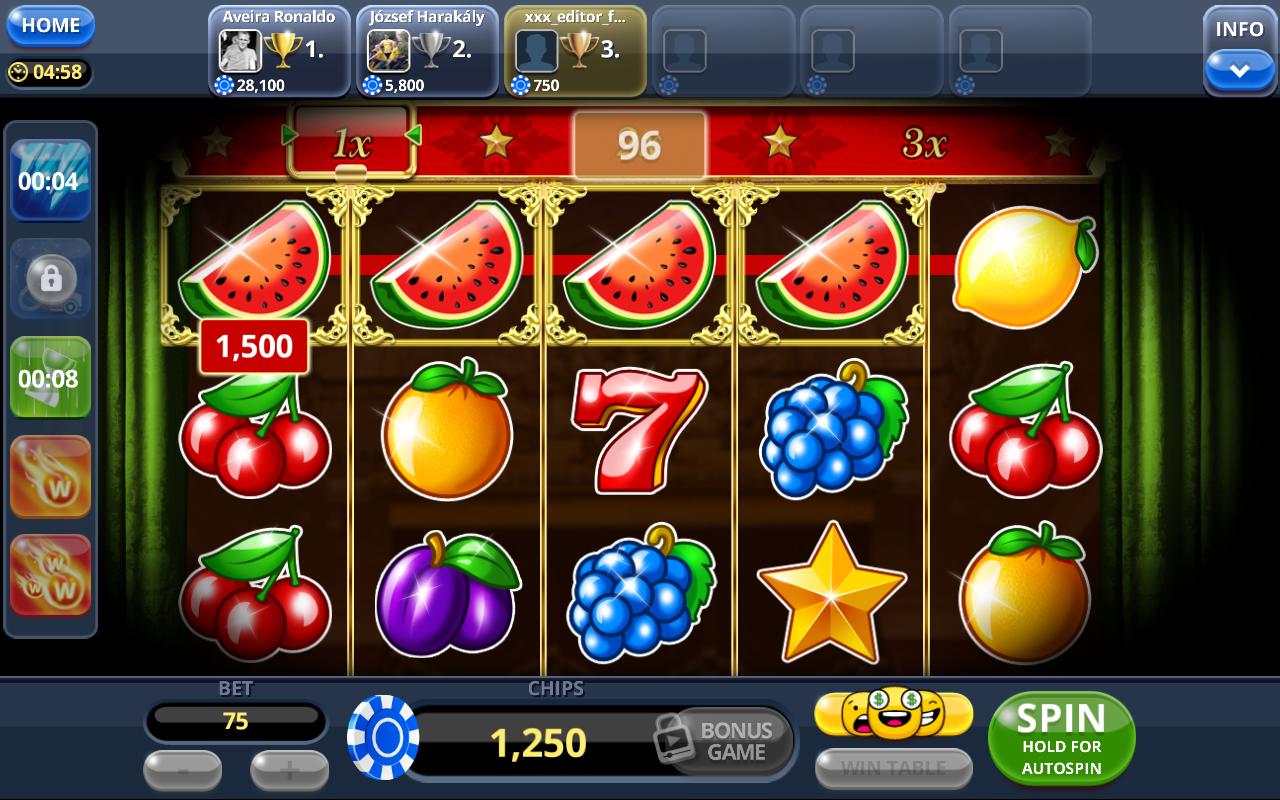Click the round timer icon beside 04:58
This screenshot has height=800, width=1280.
pyautogui.click(x=20, y=71)
